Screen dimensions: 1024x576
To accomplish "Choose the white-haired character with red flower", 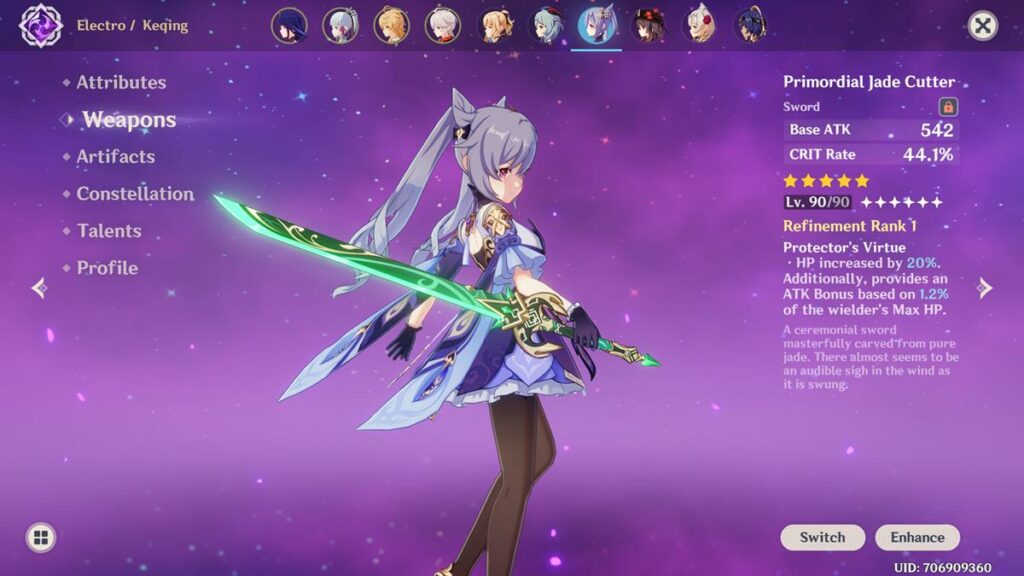I will click(x=700, y=26).
